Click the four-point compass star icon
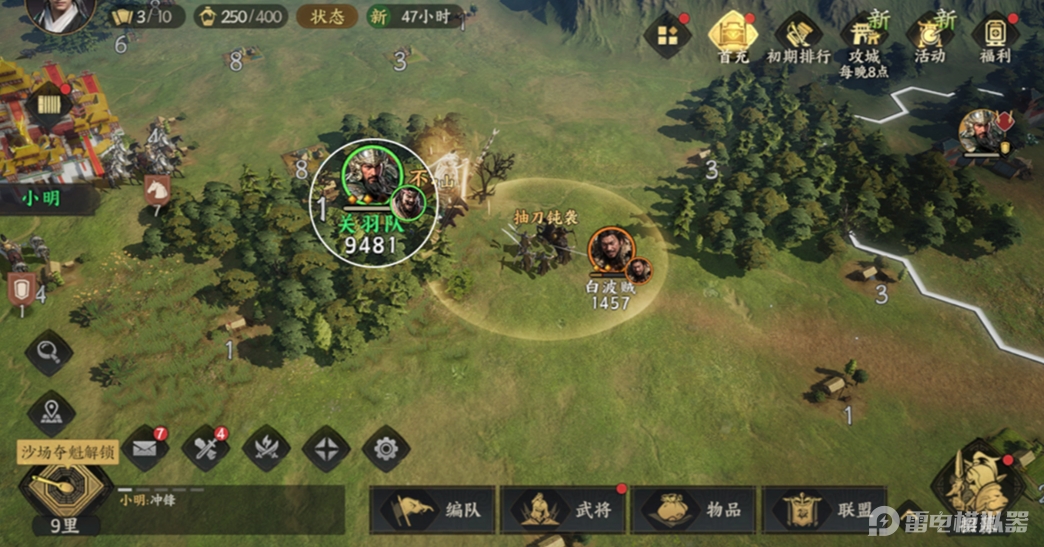Viewport: 1044px width, 547px height. coord(326,449)
